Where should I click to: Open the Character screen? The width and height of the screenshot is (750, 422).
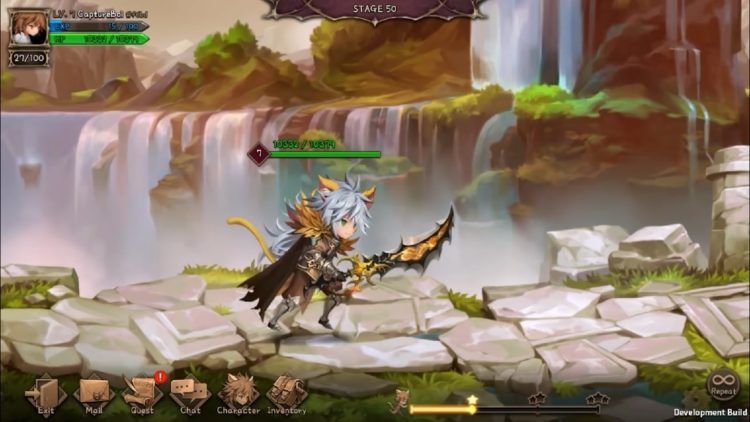point(239,392)
